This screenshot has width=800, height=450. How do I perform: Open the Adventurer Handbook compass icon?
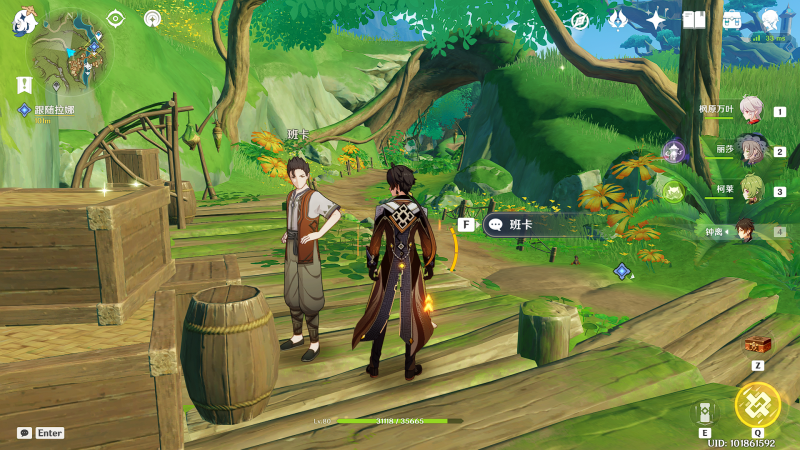click(x=579, y=20)
